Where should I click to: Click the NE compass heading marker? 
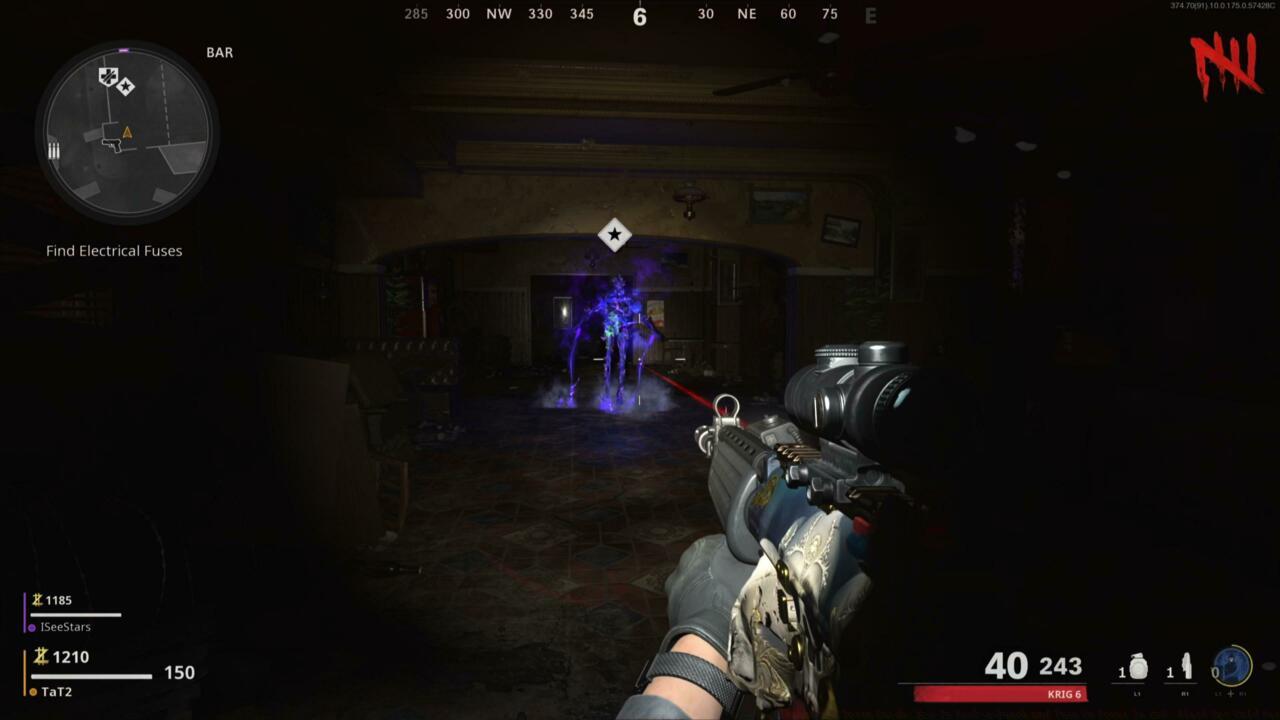(746, 14)
